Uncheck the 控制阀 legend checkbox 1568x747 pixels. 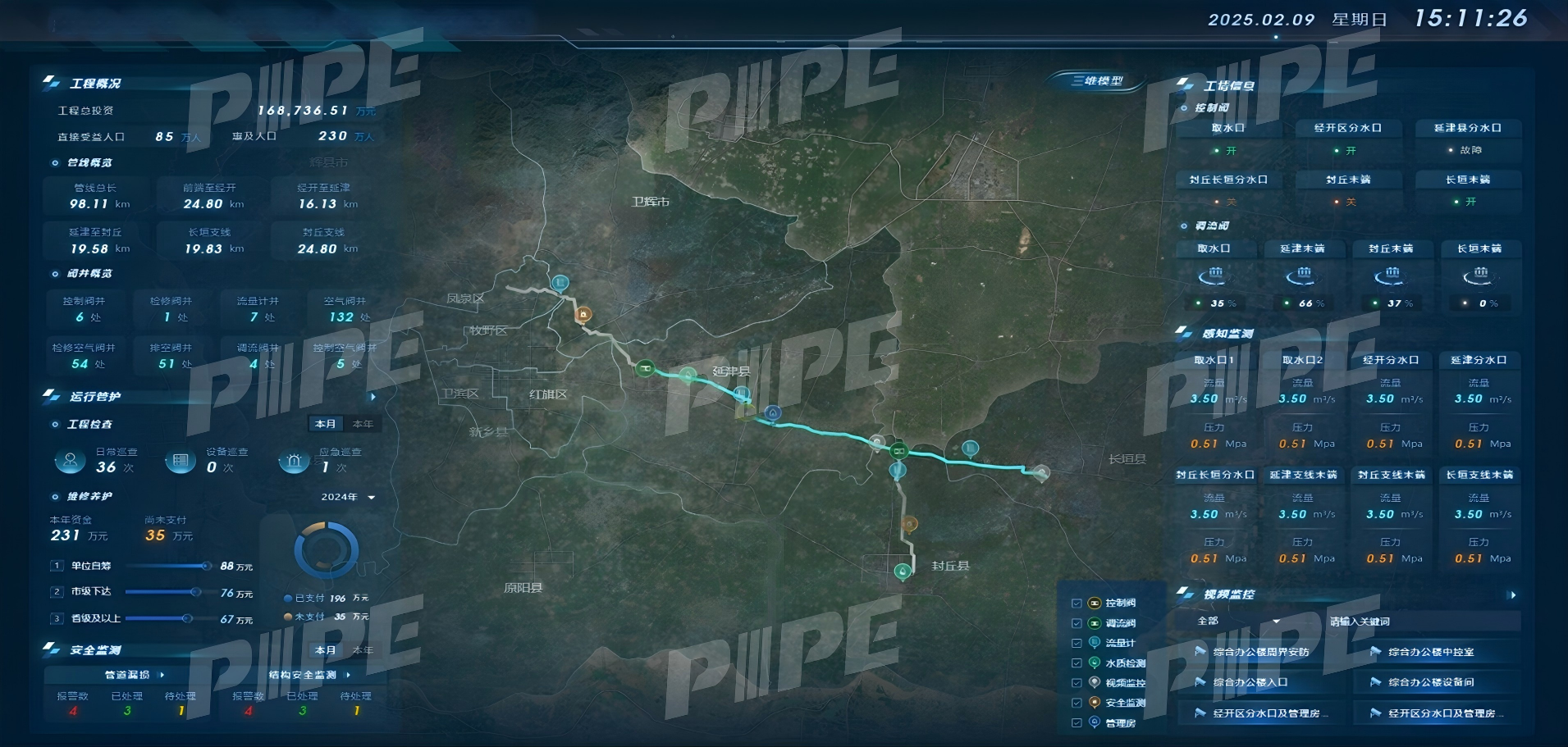pos(1077,604)
